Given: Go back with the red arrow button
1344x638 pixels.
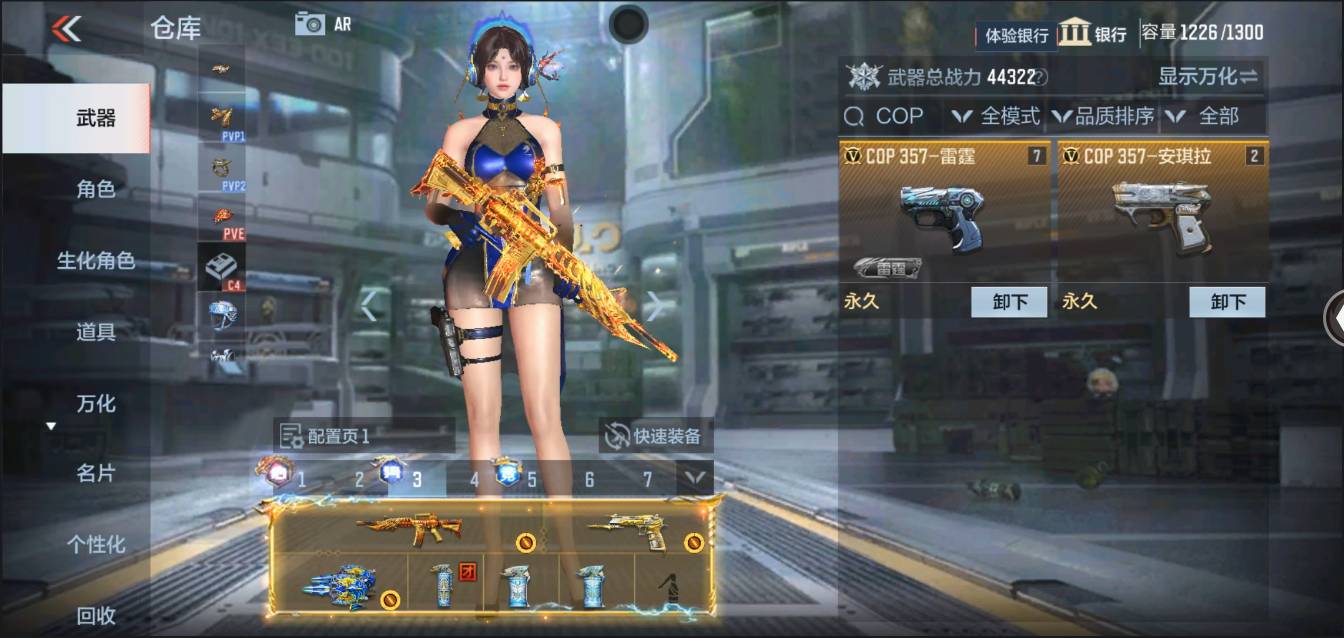Looking at the screenshot, I should pyautogui.click(x=66, y=28).
